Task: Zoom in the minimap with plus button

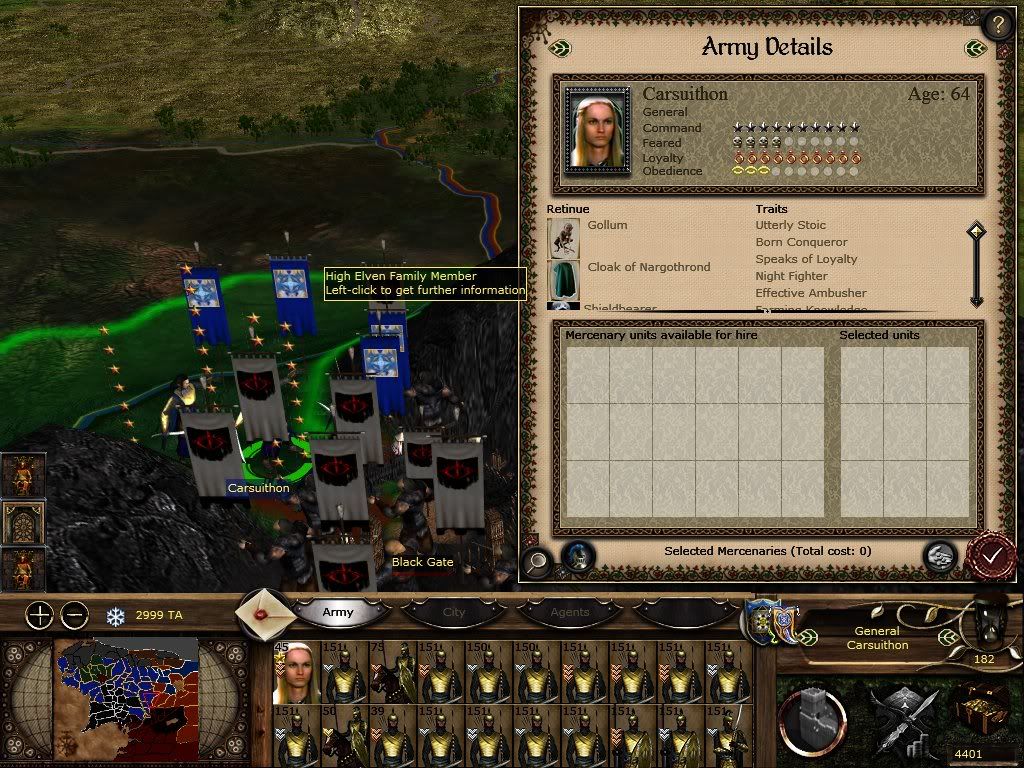Action: [x=39, y=615]
